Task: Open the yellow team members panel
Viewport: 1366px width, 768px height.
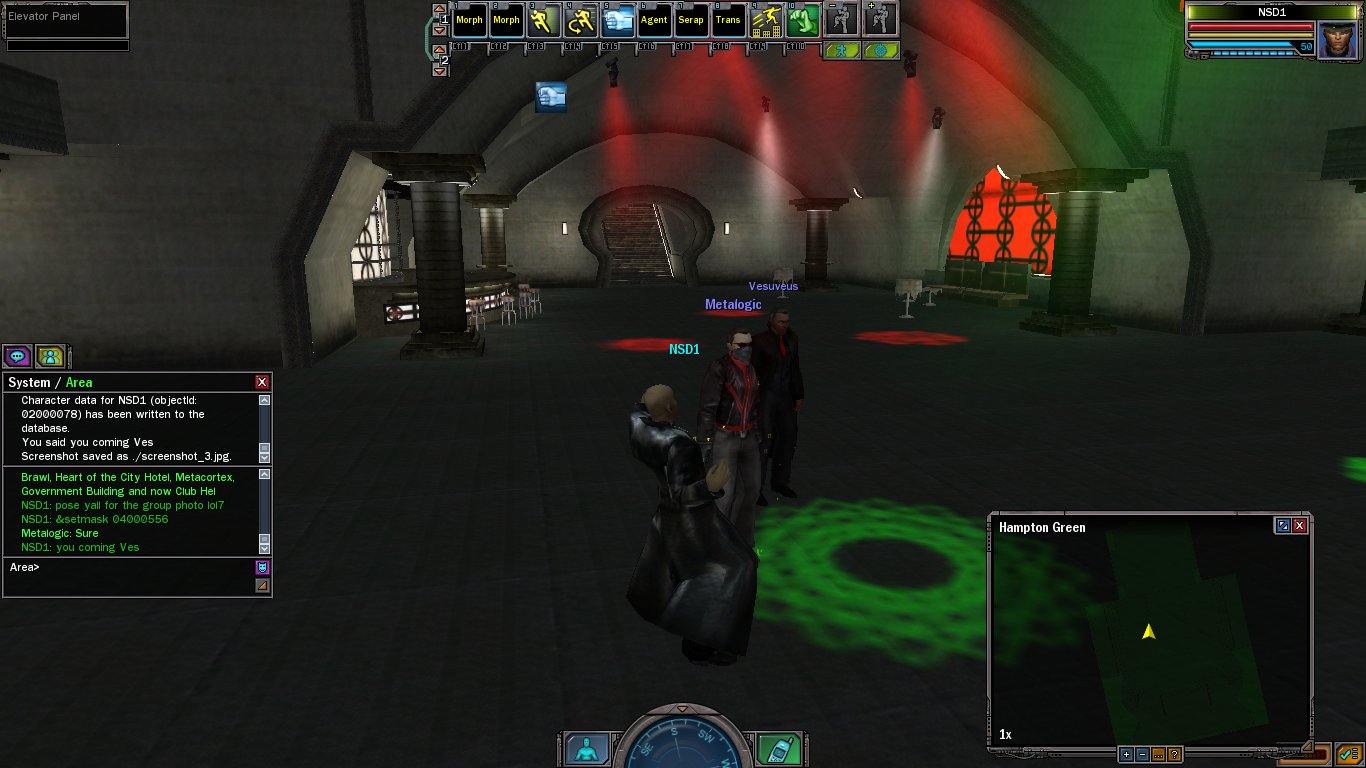Action: click(50, 356)
